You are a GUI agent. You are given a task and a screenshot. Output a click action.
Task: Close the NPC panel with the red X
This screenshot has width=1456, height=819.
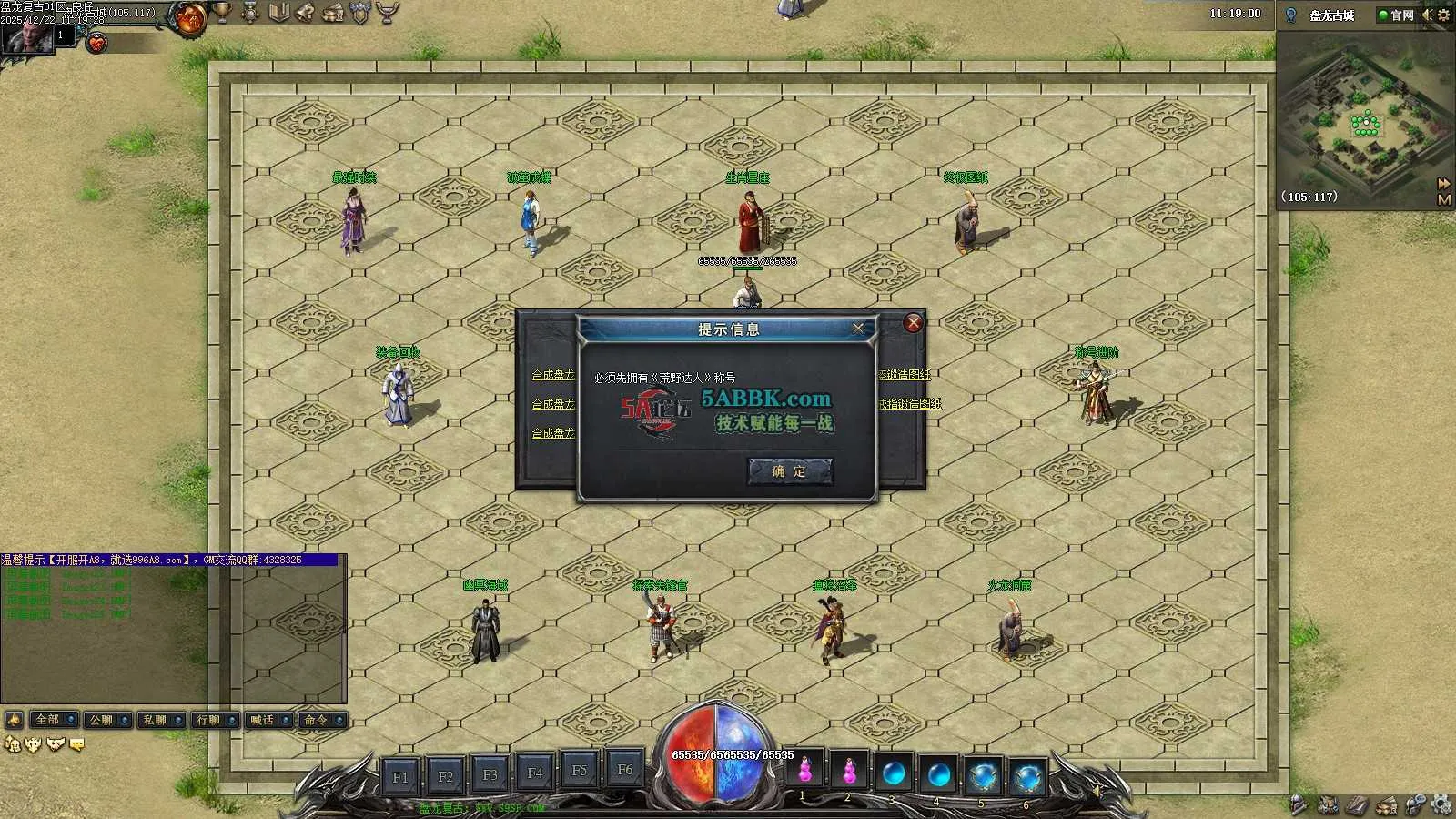[x=914, y=323]
